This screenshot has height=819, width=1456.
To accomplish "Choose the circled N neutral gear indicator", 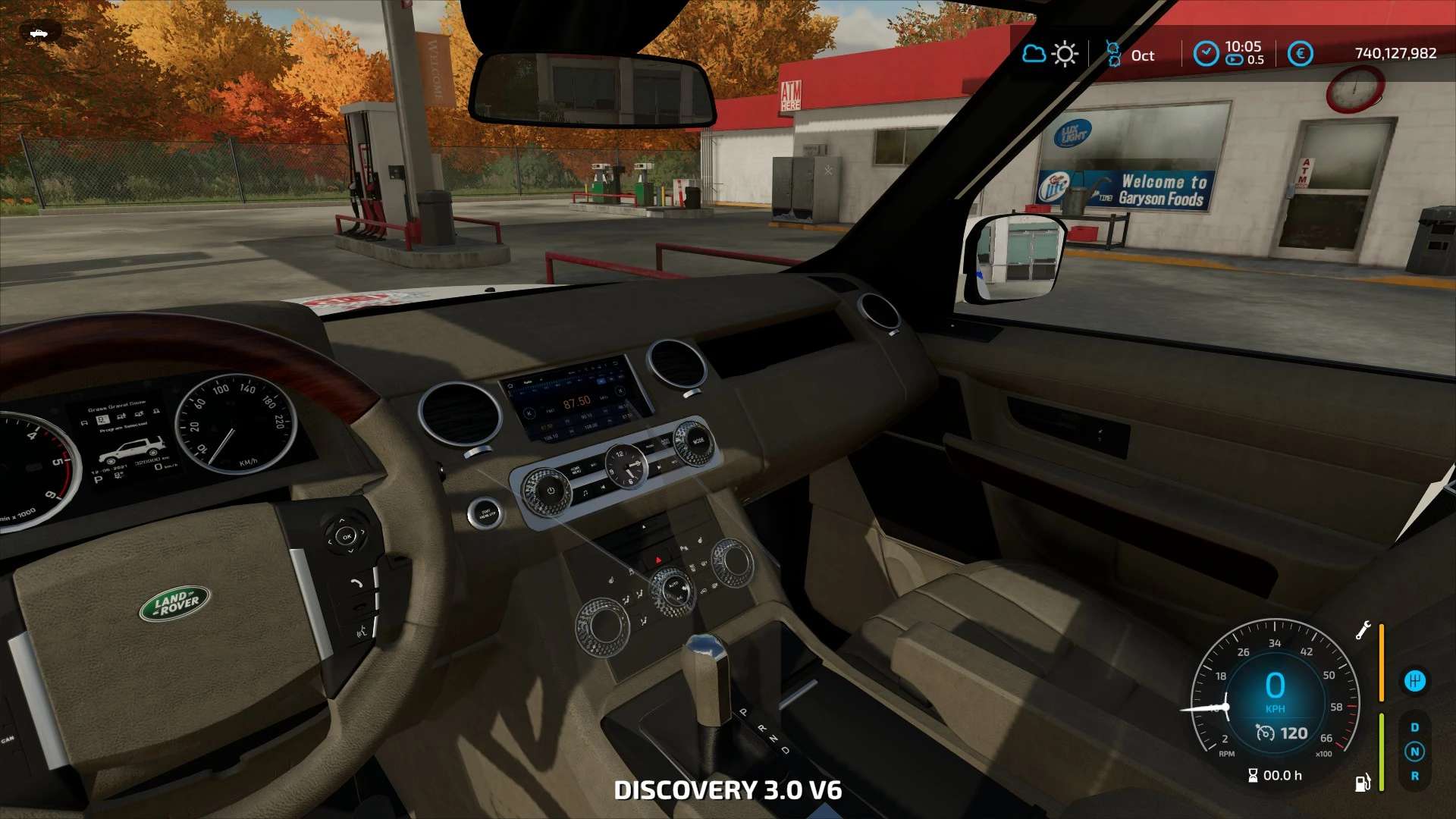I will pos(1414,752).
